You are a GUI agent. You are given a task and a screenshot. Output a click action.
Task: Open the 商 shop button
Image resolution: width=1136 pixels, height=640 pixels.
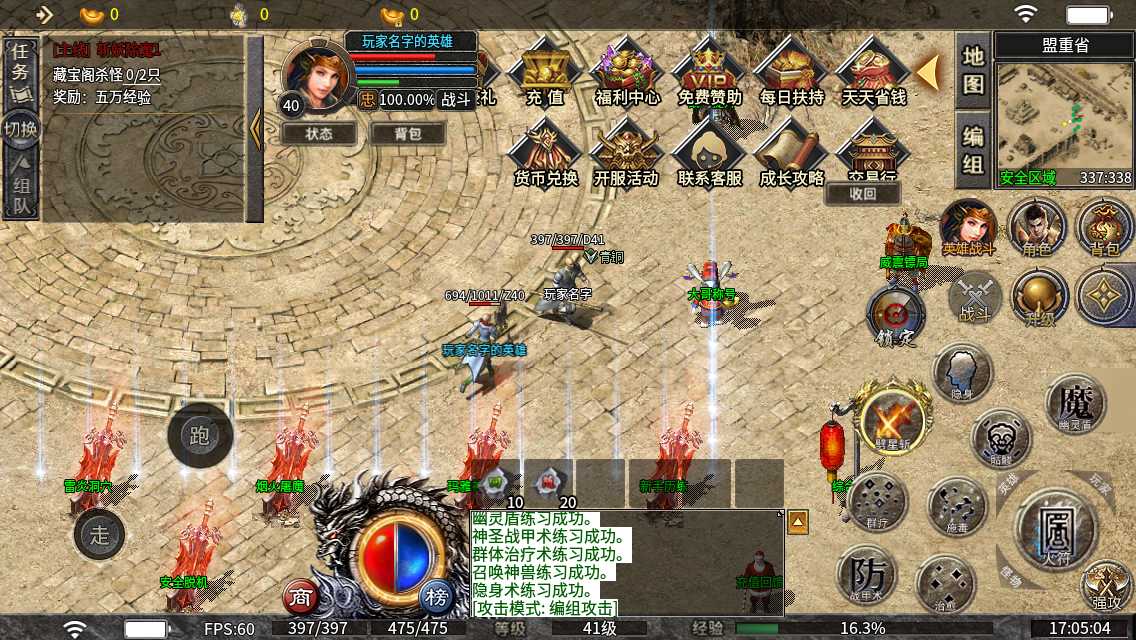click(301, 597)
